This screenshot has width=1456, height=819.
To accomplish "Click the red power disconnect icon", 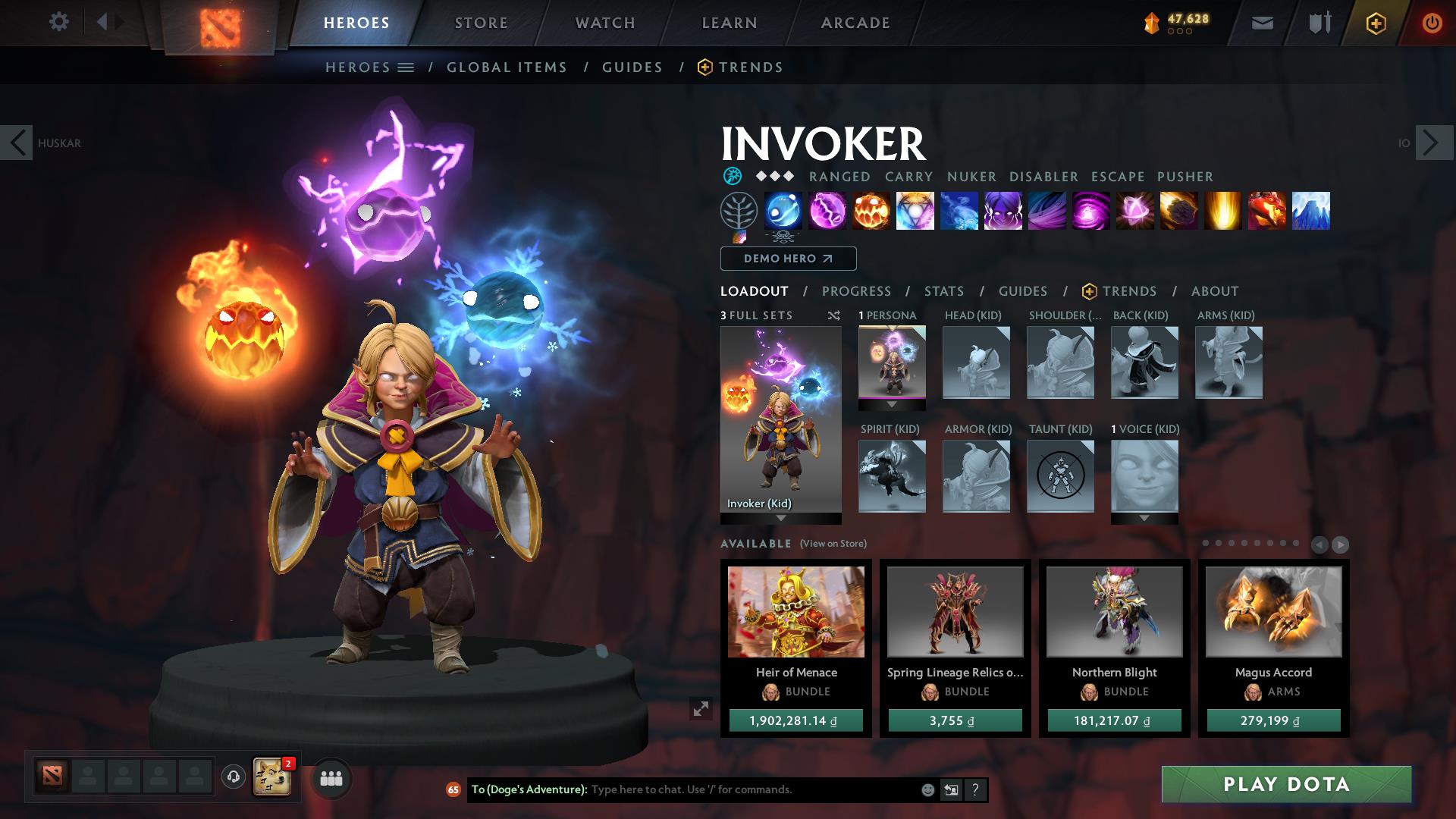I will 1432,23.
